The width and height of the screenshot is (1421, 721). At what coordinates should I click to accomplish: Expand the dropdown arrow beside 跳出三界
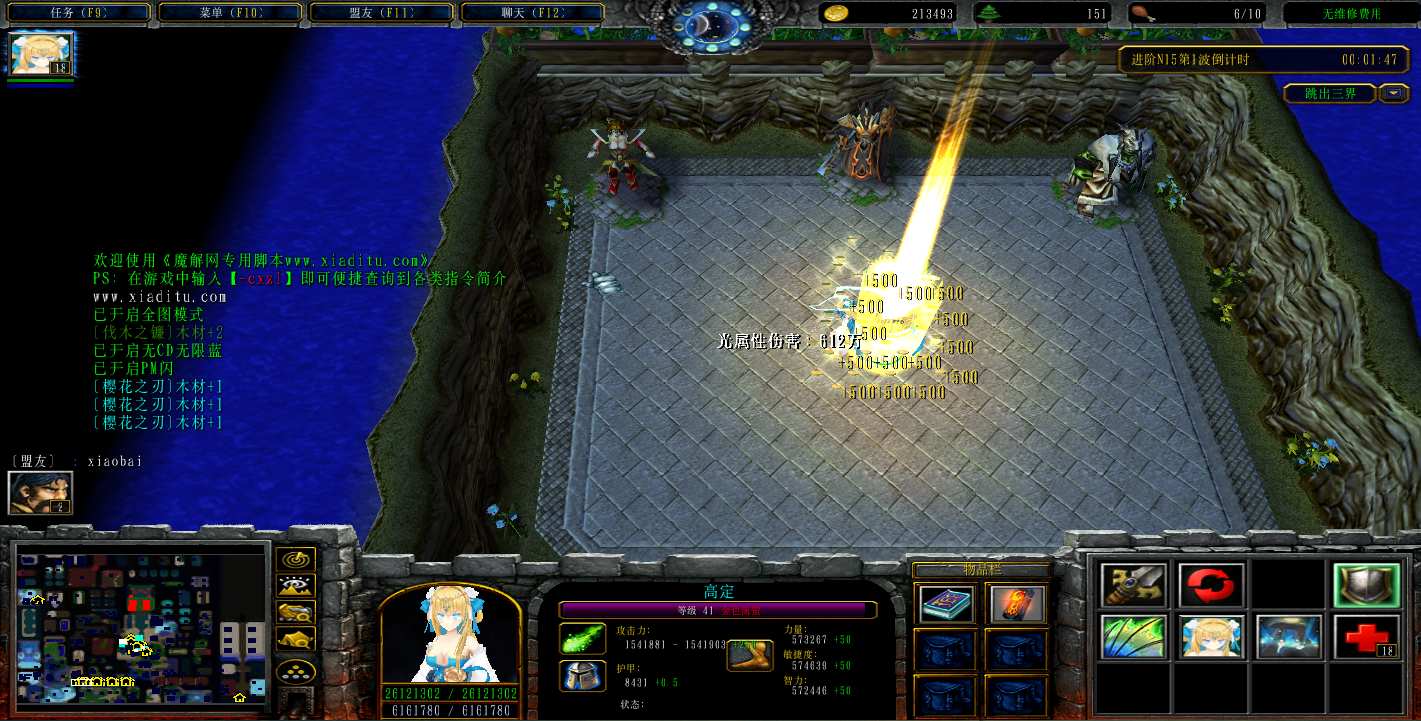[1394, 94]
